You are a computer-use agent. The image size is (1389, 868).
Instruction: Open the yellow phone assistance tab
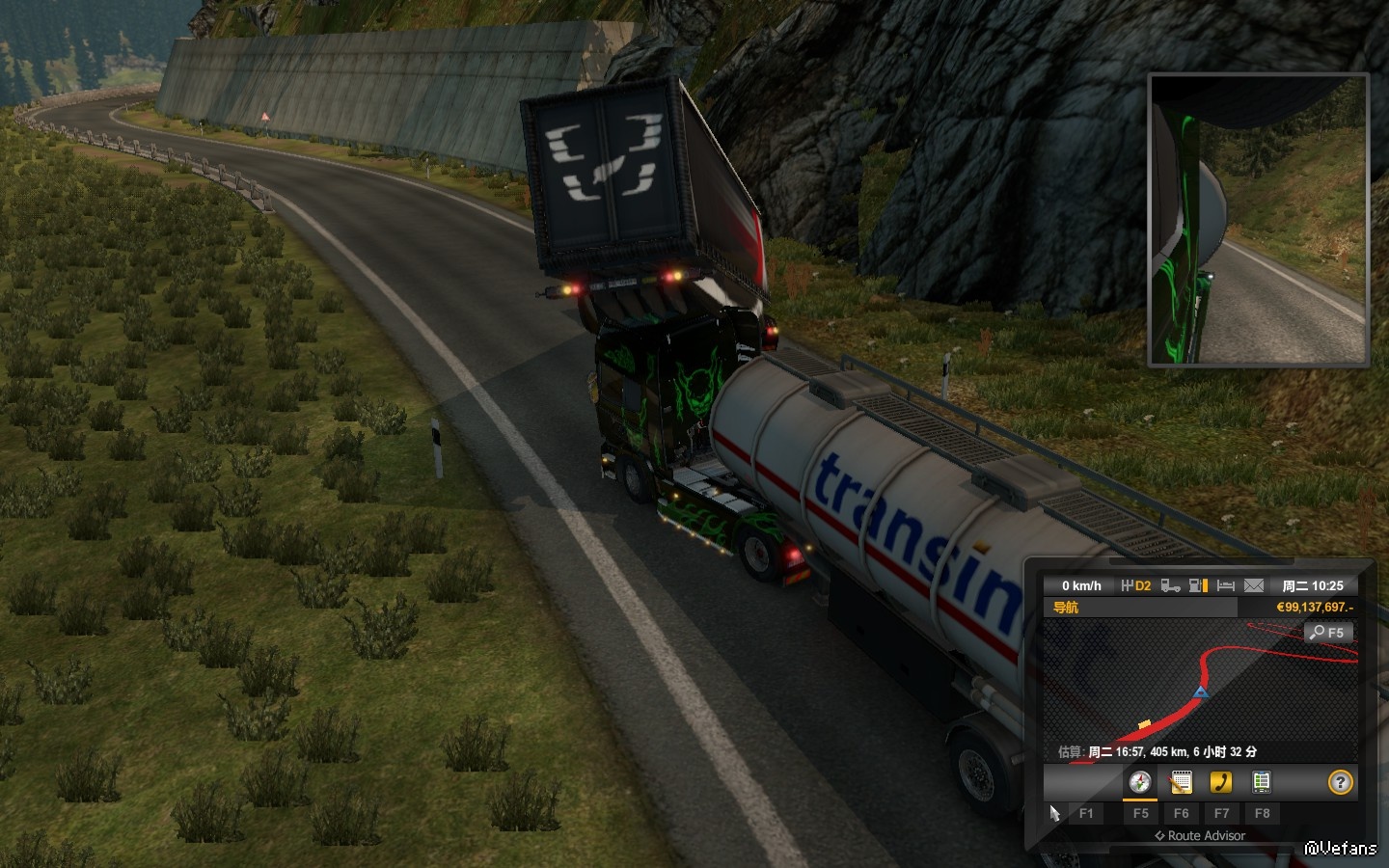tap(1221, 782)
